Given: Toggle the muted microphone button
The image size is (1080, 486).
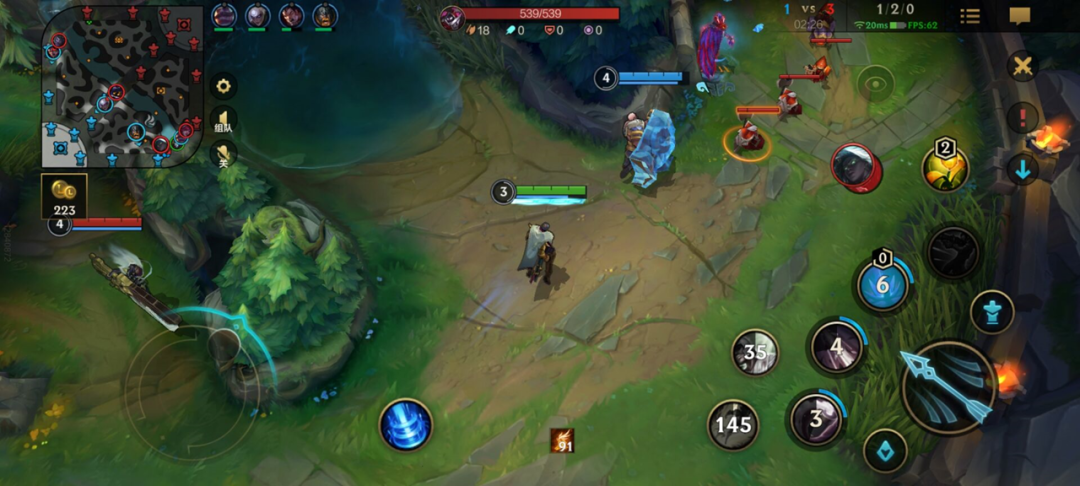Looking at the screenshot, I should (224, 155).
